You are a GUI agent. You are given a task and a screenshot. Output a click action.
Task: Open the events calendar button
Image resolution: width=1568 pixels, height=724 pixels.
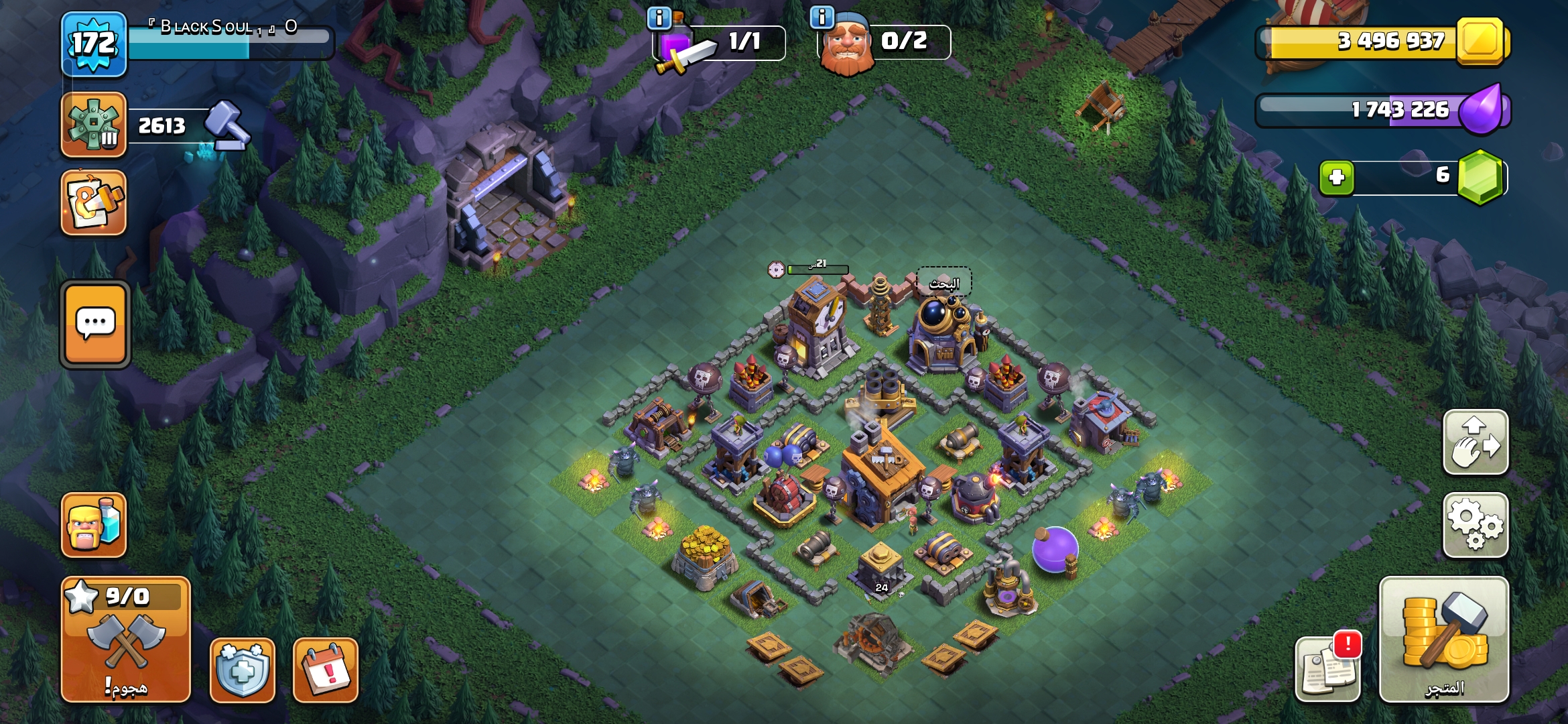point(326,670)
